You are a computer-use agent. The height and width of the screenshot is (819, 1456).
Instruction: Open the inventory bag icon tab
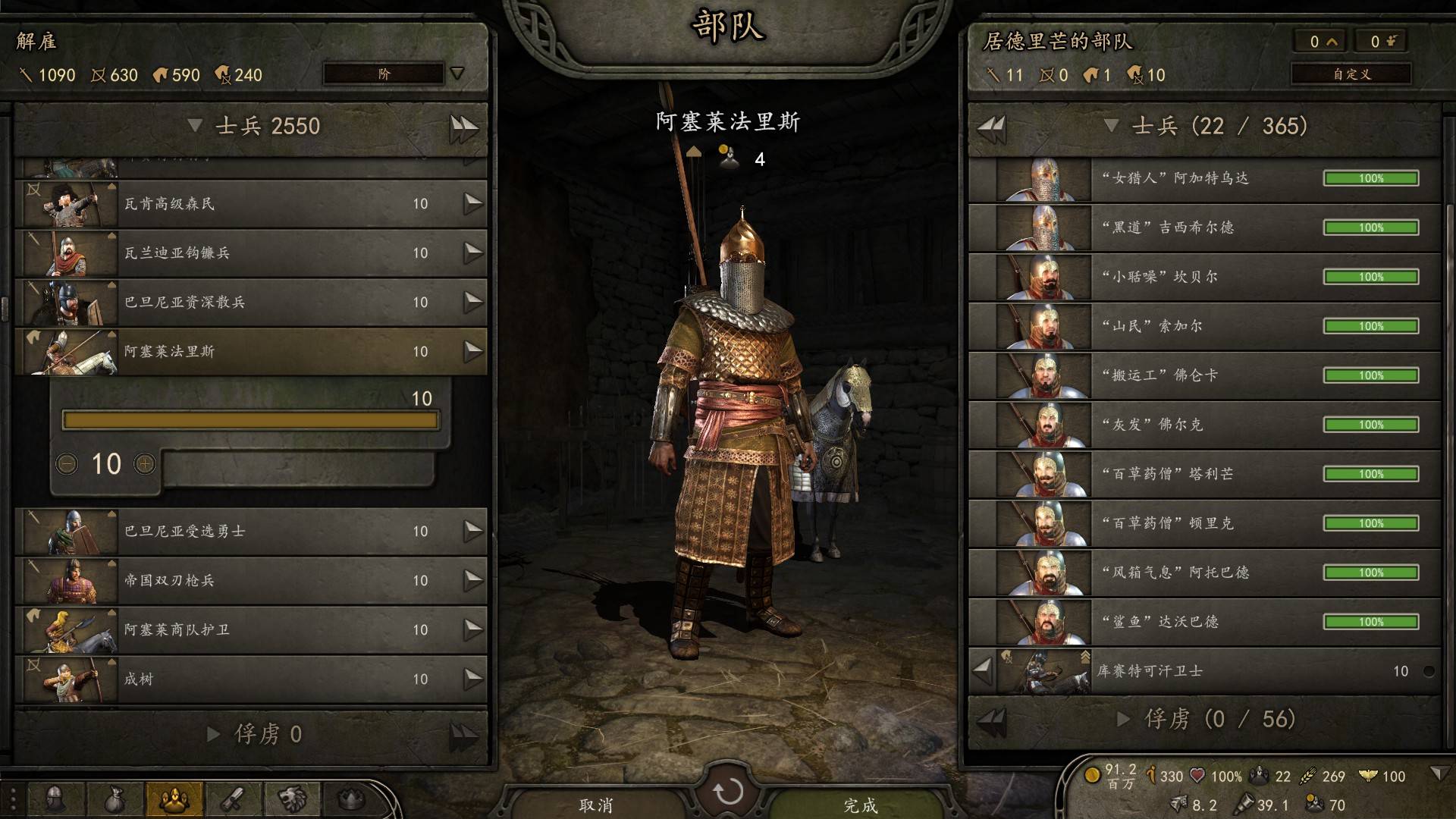[x=115, y=799]
